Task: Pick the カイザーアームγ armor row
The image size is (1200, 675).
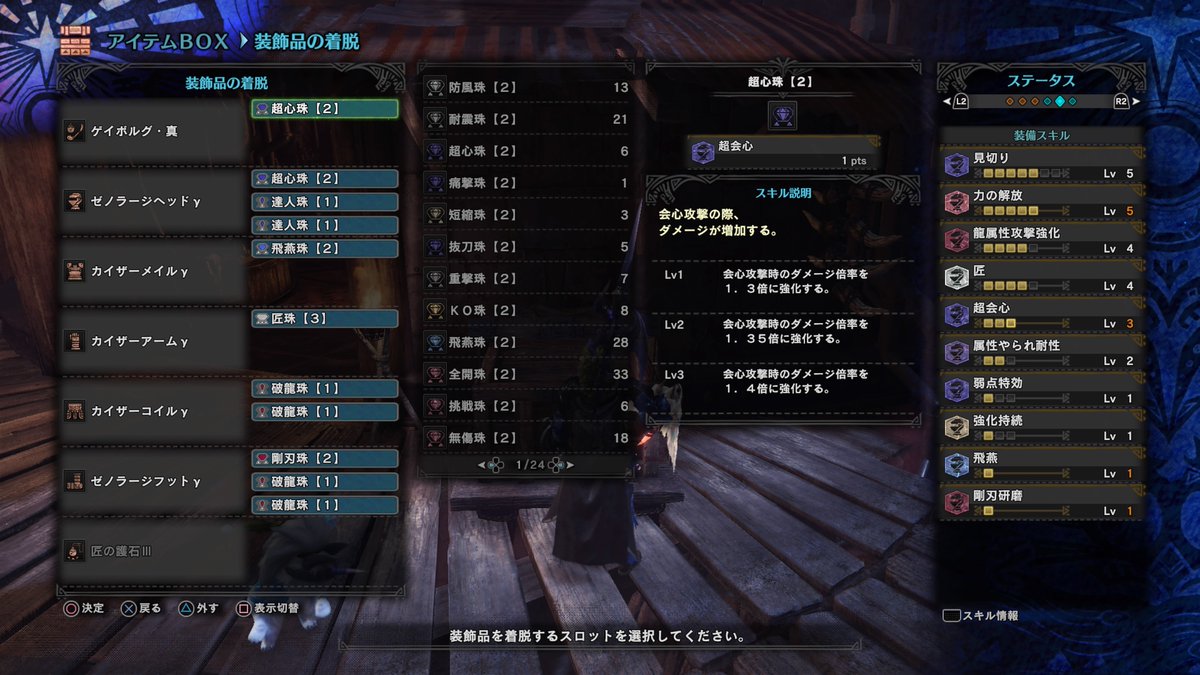Action: (153, 341)
